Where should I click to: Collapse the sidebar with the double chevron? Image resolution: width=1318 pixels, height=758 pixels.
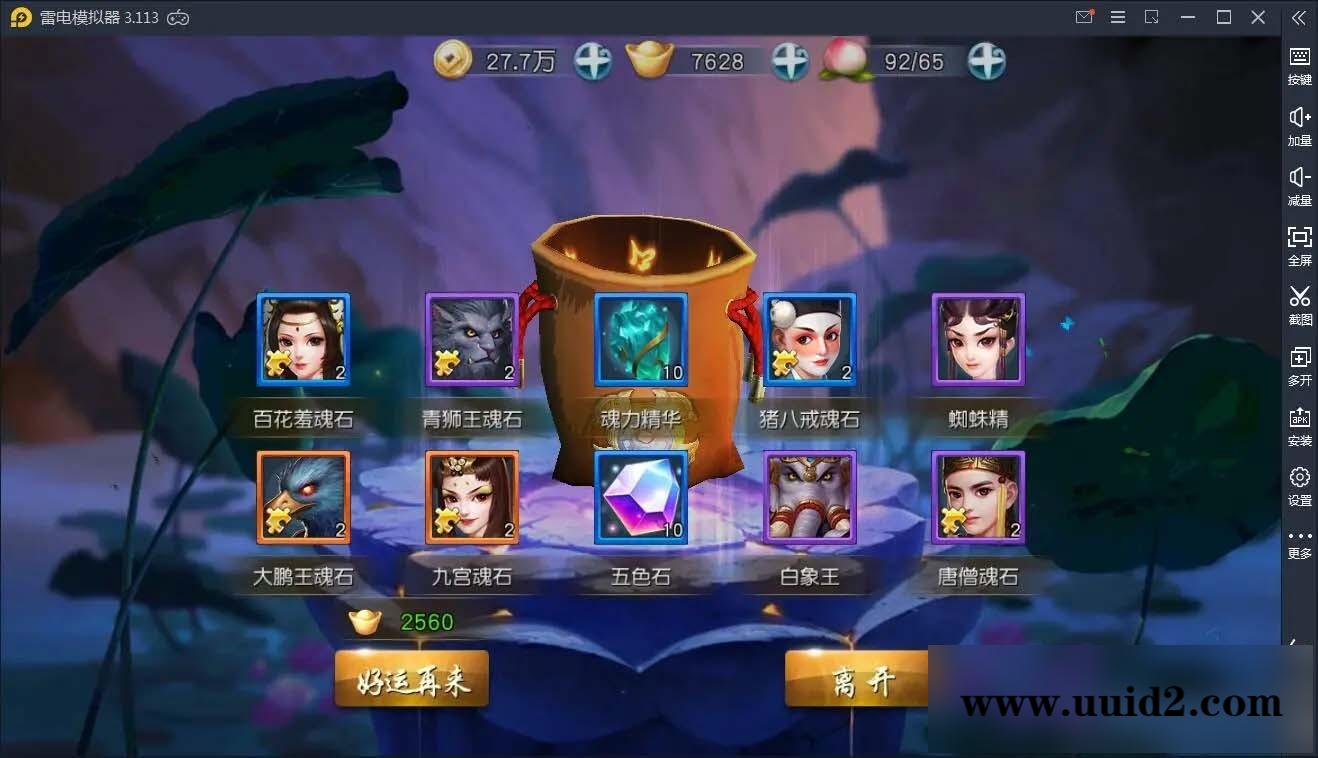1299,17
